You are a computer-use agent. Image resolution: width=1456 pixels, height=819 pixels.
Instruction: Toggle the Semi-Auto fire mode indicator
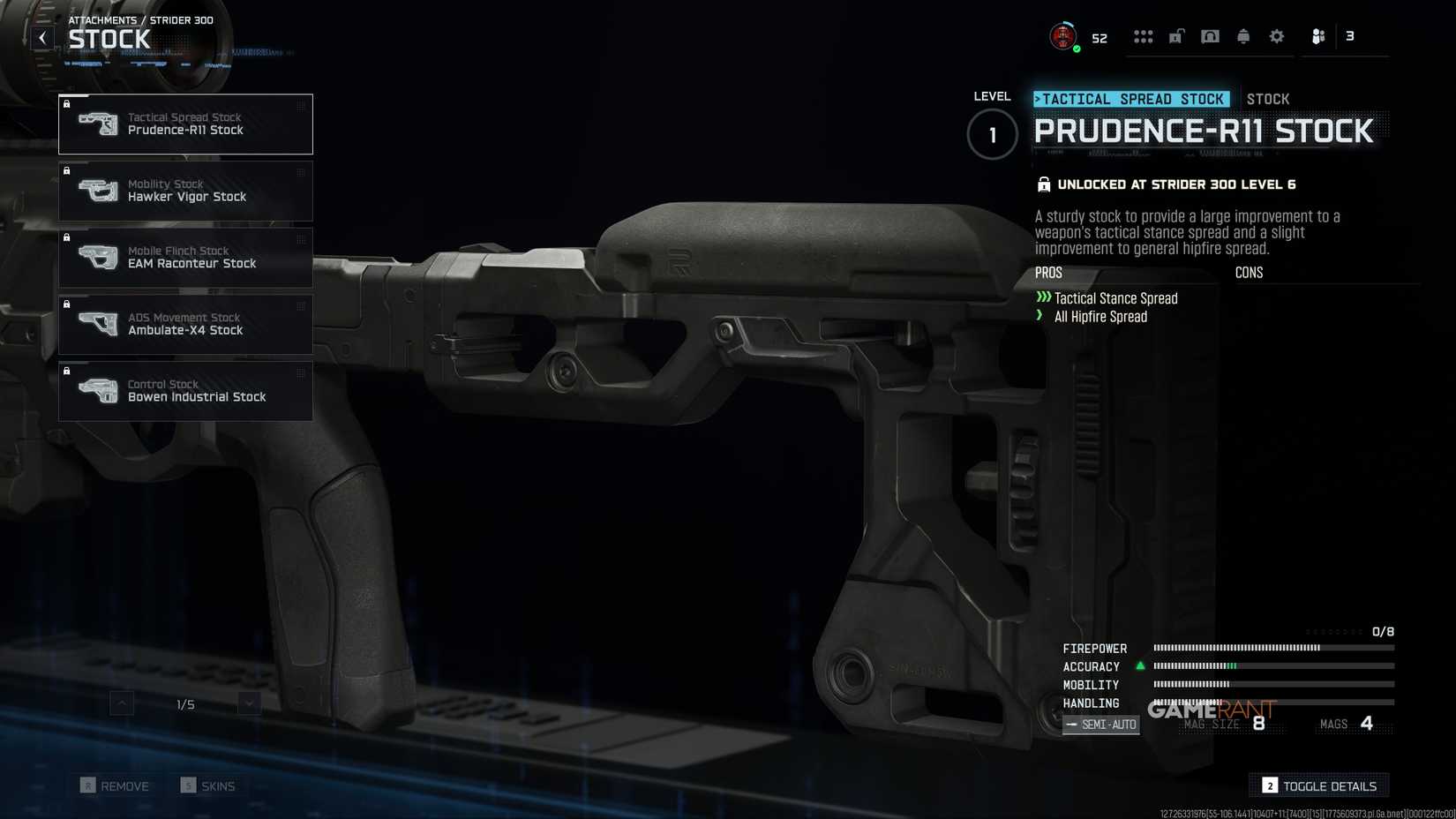(x=1100, y=724)
